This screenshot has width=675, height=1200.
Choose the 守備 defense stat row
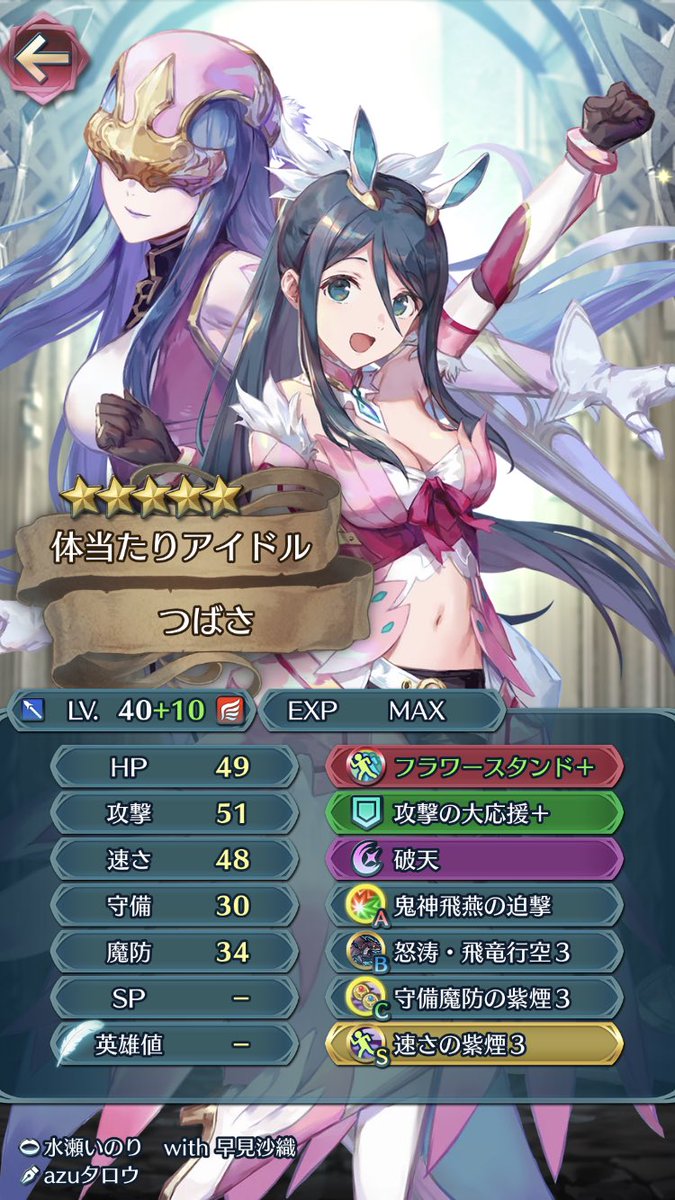pyautogui.click(x=176, y=906)
